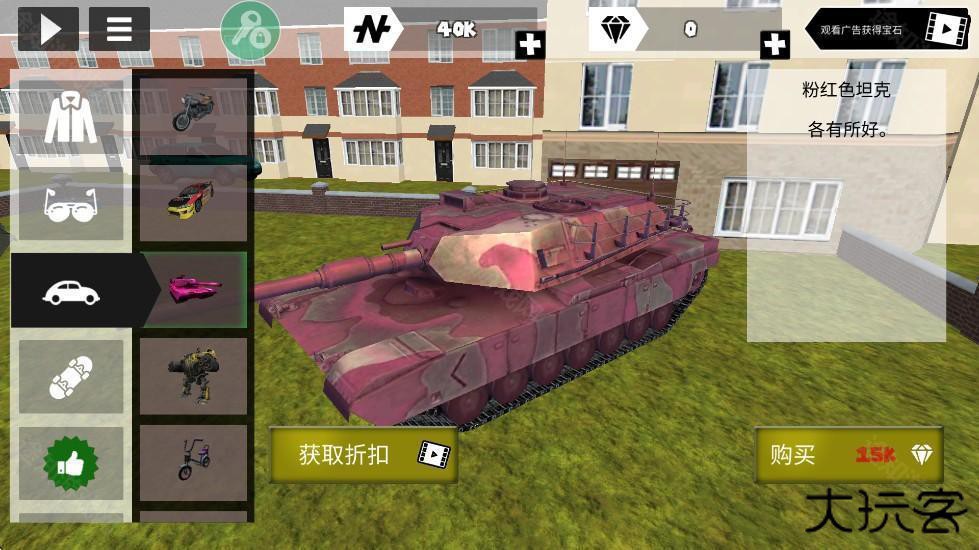This screenshot has height=550, width=979.
Task: Tap the play arrow button
Action: [x=48, y=29]
